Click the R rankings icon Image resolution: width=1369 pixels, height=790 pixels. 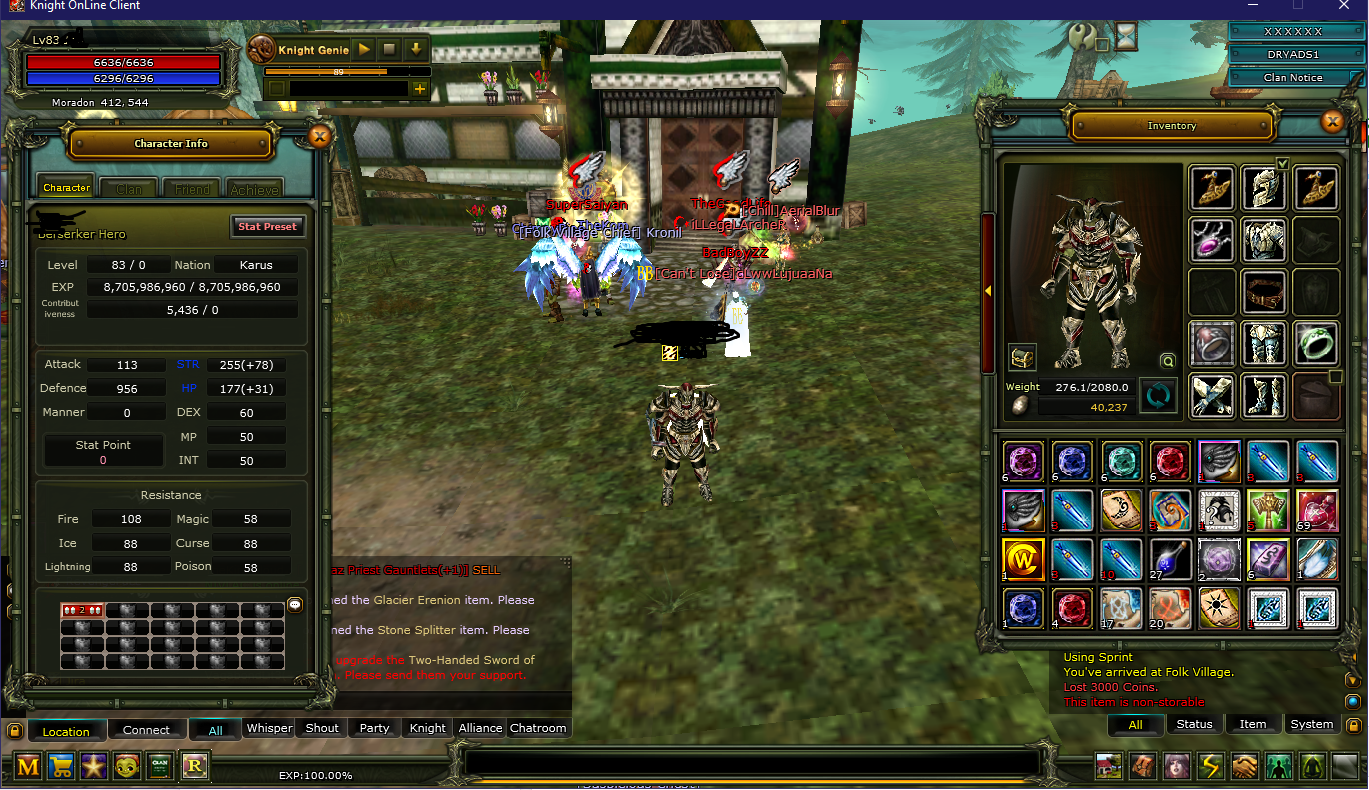pos(196,765)
